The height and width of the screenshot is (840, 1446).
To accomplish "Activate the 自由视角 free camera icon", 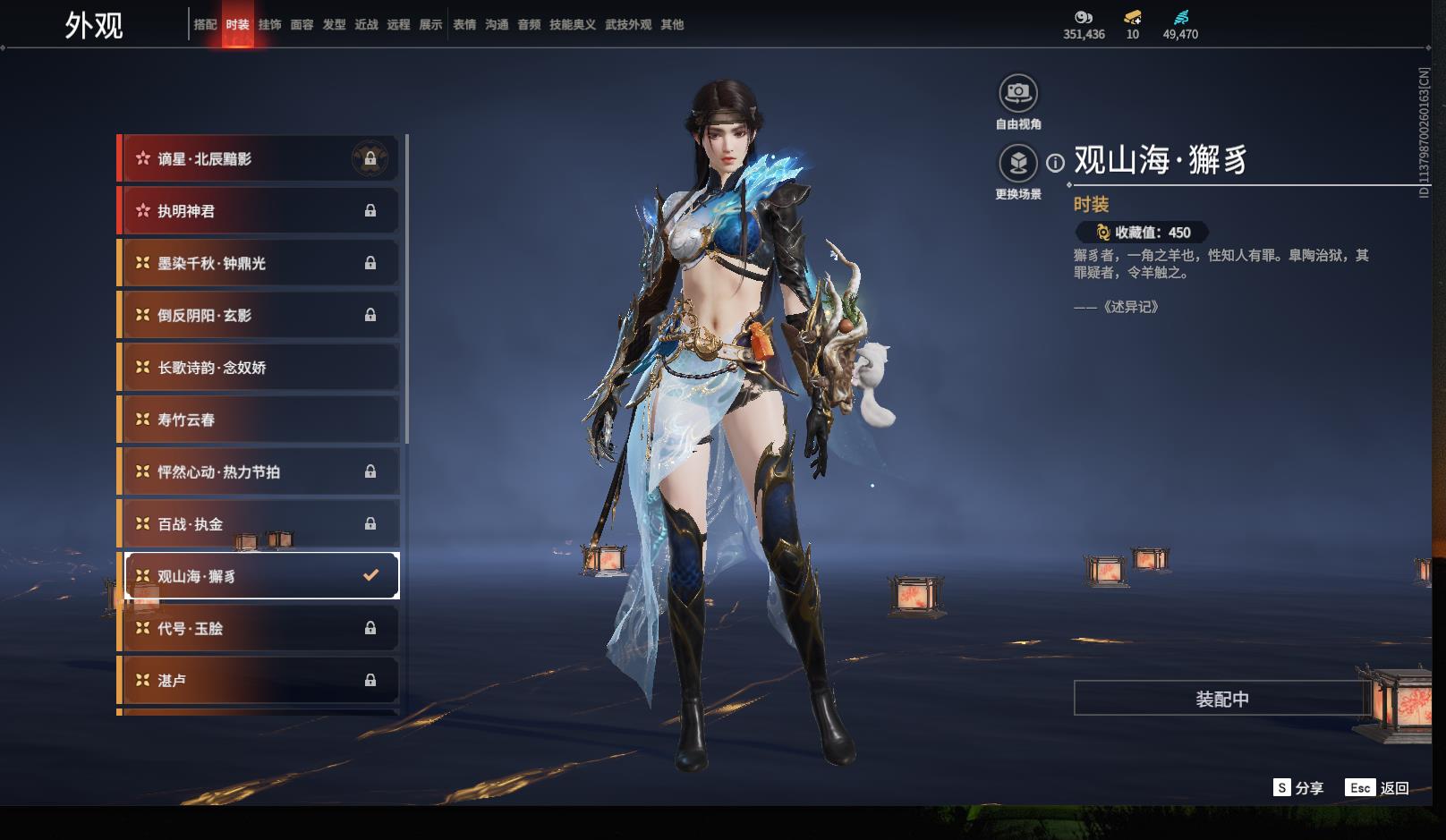I will tap(1018, 93).
